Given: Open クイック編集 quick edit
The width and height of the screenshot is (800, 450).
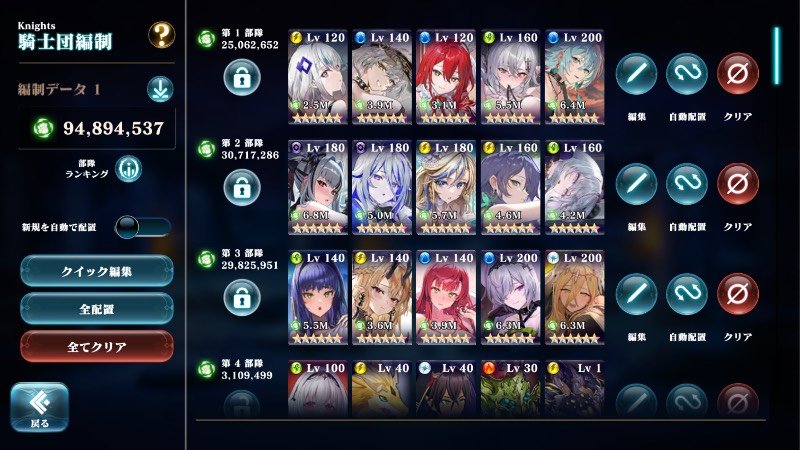Looking at the screenshot, I should tap(97, 270).
